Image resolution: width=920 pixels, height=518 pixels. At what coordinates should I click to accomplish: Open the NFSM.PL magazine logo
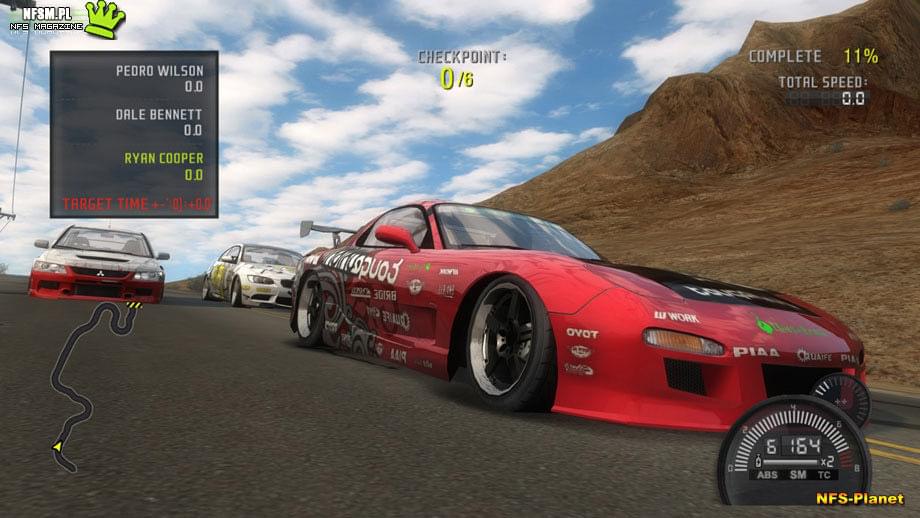(x=67, y=17)
